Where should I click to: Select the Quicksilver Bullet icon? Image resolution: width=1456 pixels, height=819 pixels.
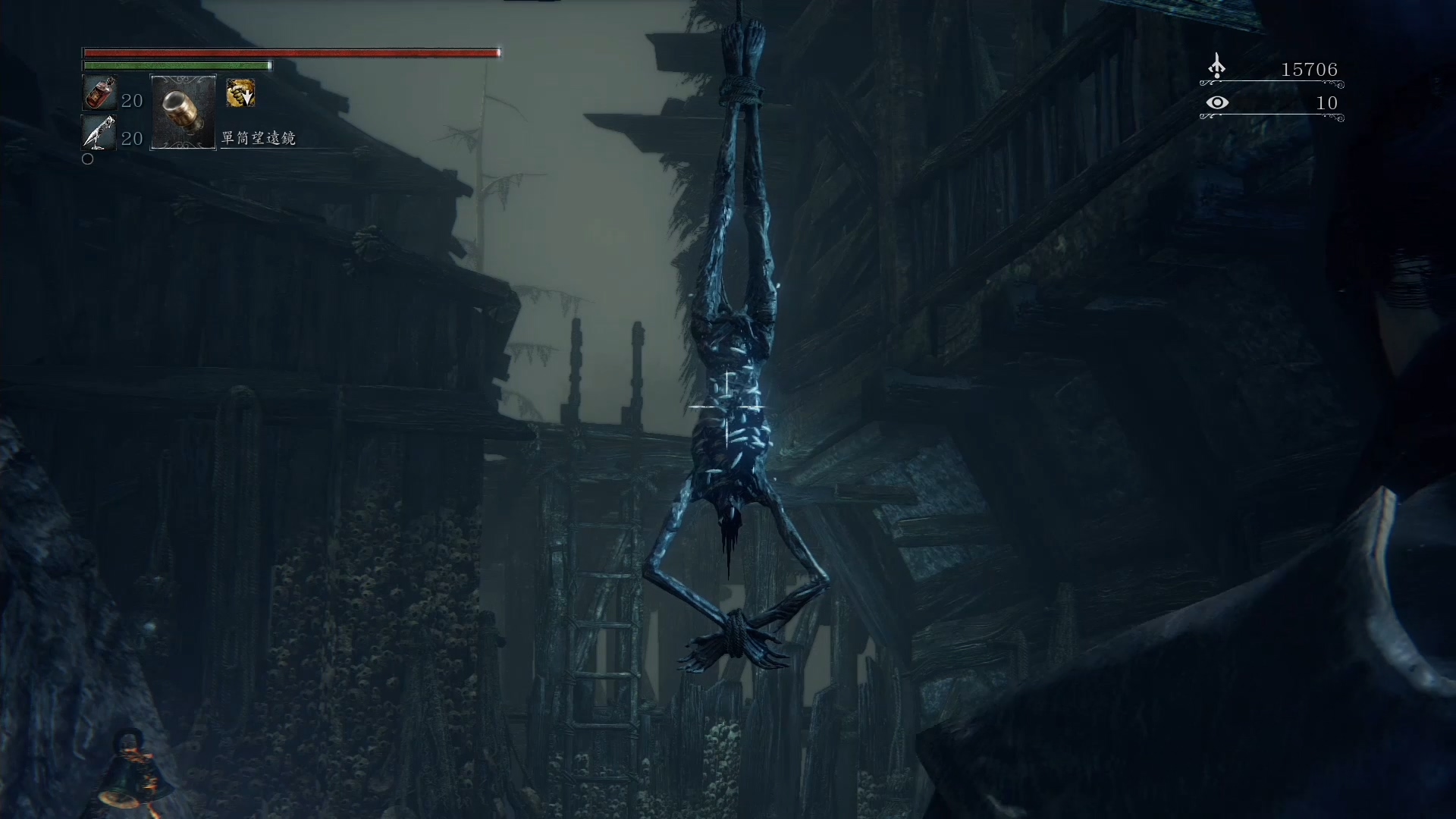click(x=99, y=133)
